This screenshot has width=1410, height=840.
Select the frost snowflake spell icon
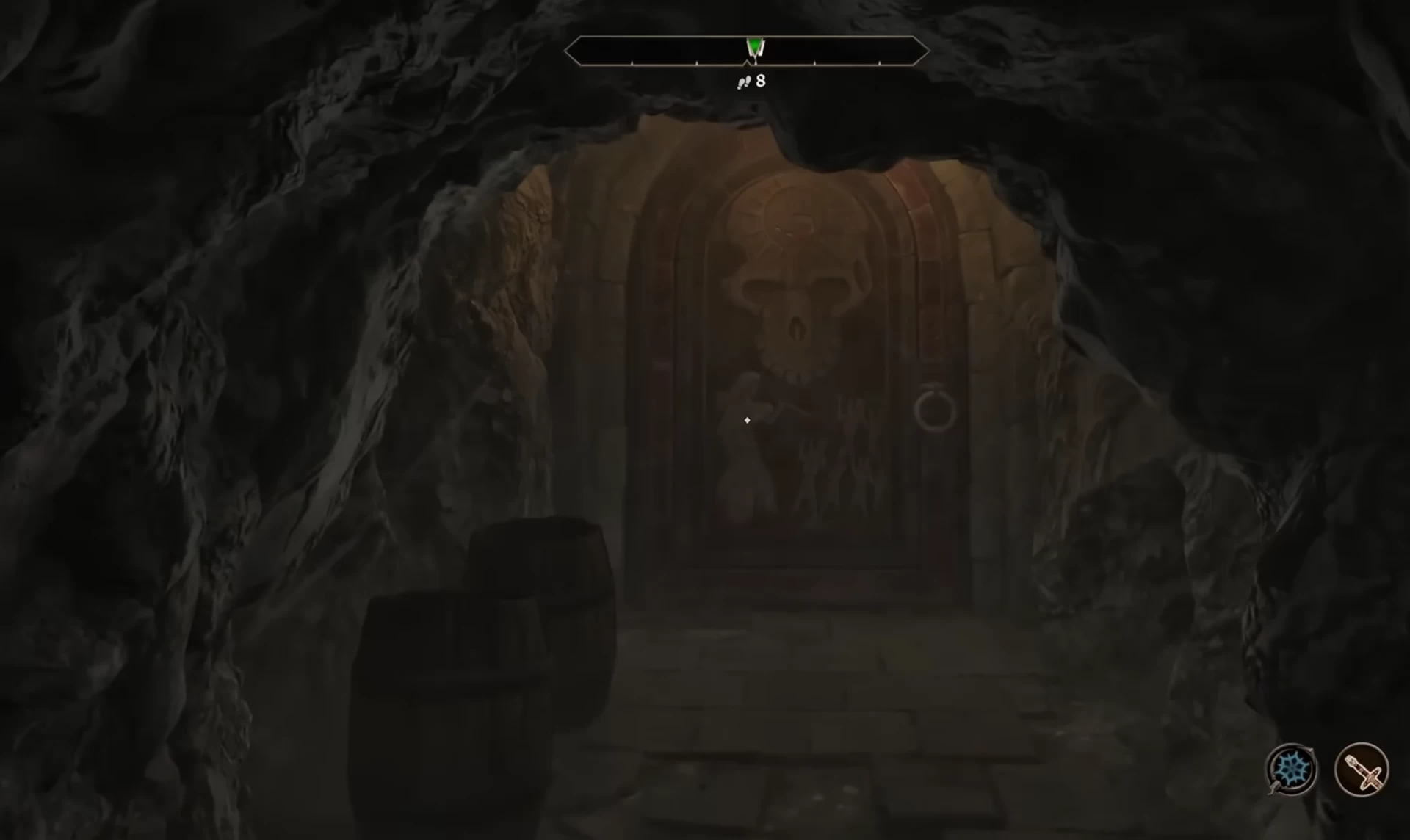coord(1292,770)
